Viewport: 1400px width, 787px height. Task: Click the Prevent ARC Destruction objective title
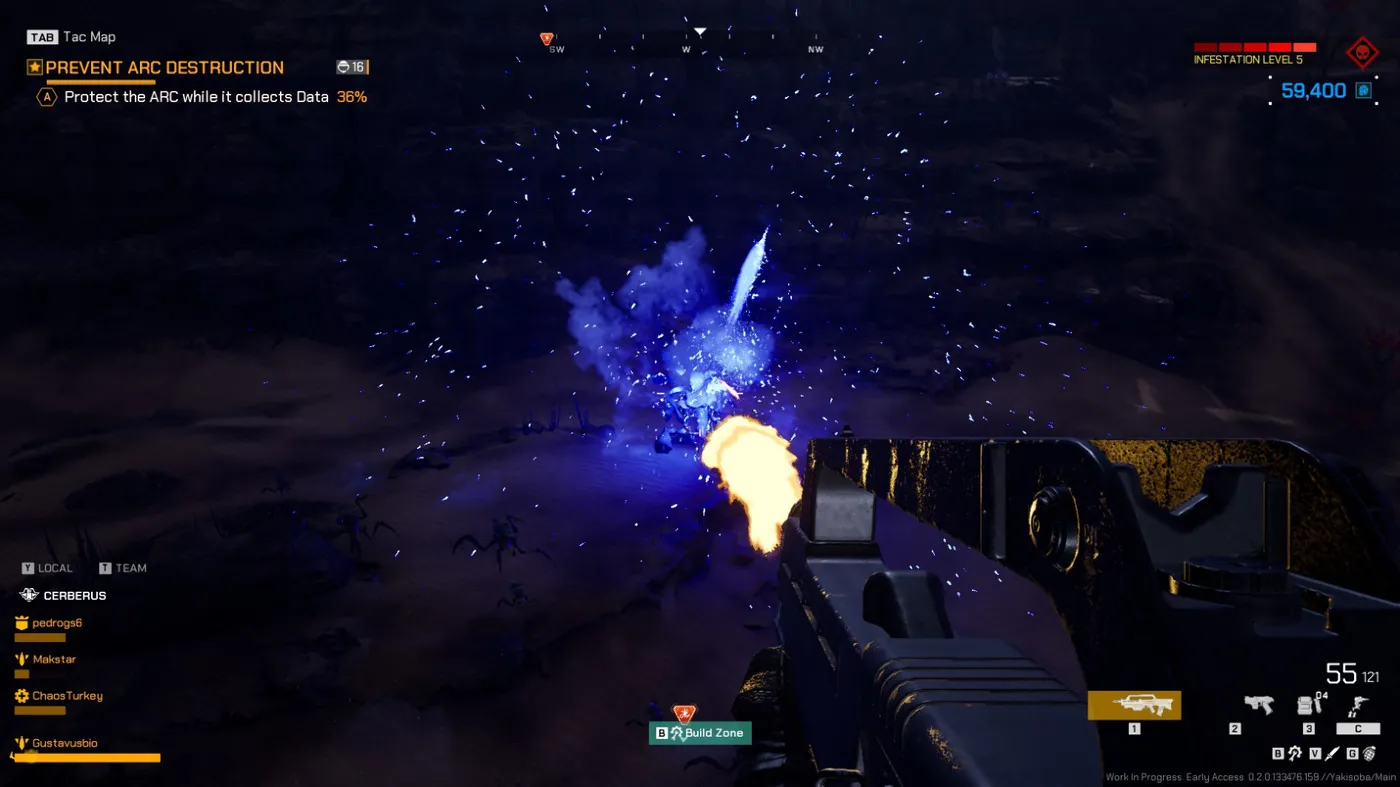pyautogui.click(x=165, y=68)
